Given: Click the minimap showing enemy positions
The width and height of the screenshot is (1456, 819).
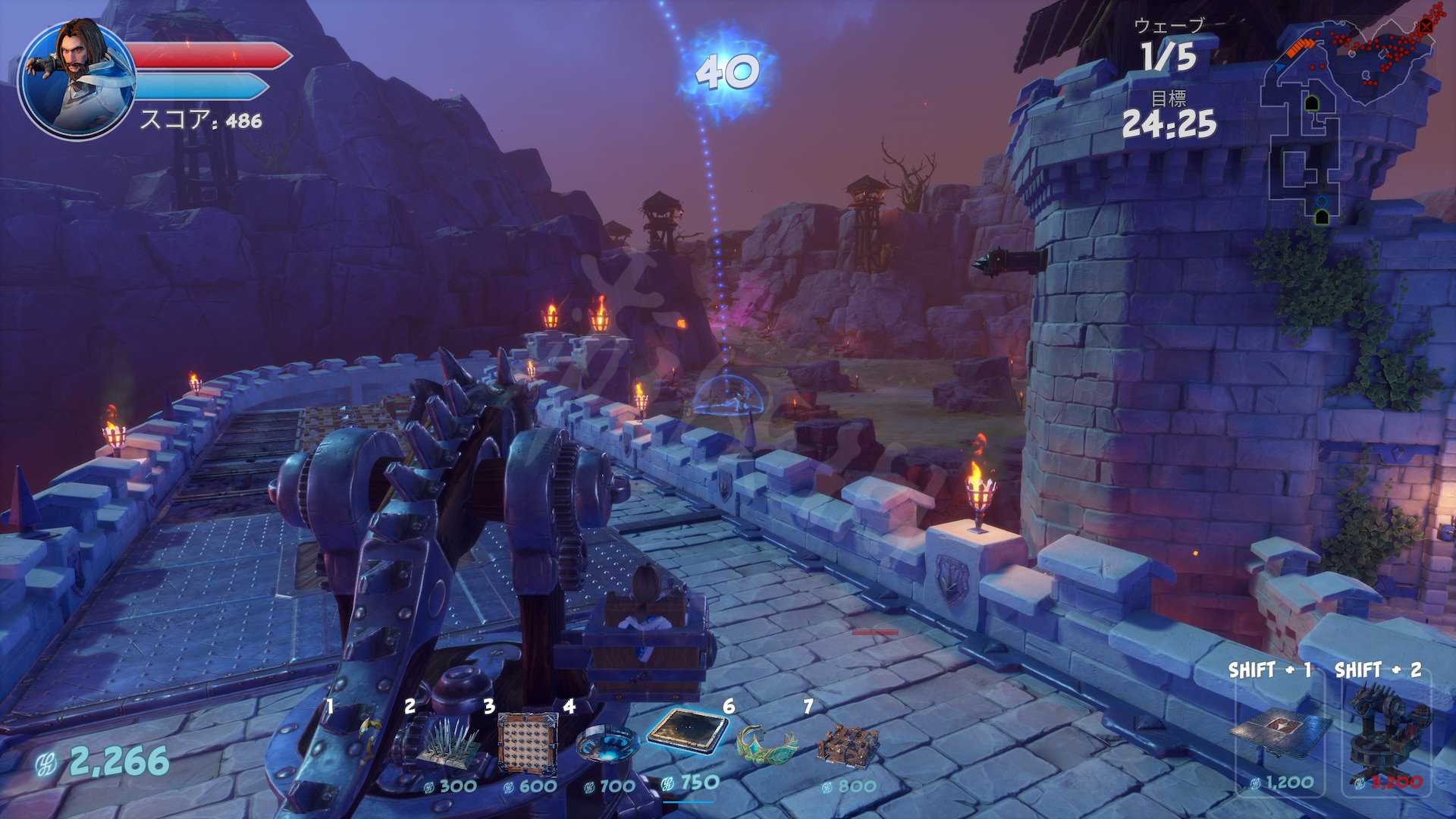Looking at the screenshot, I should (x=1350, y=114).
